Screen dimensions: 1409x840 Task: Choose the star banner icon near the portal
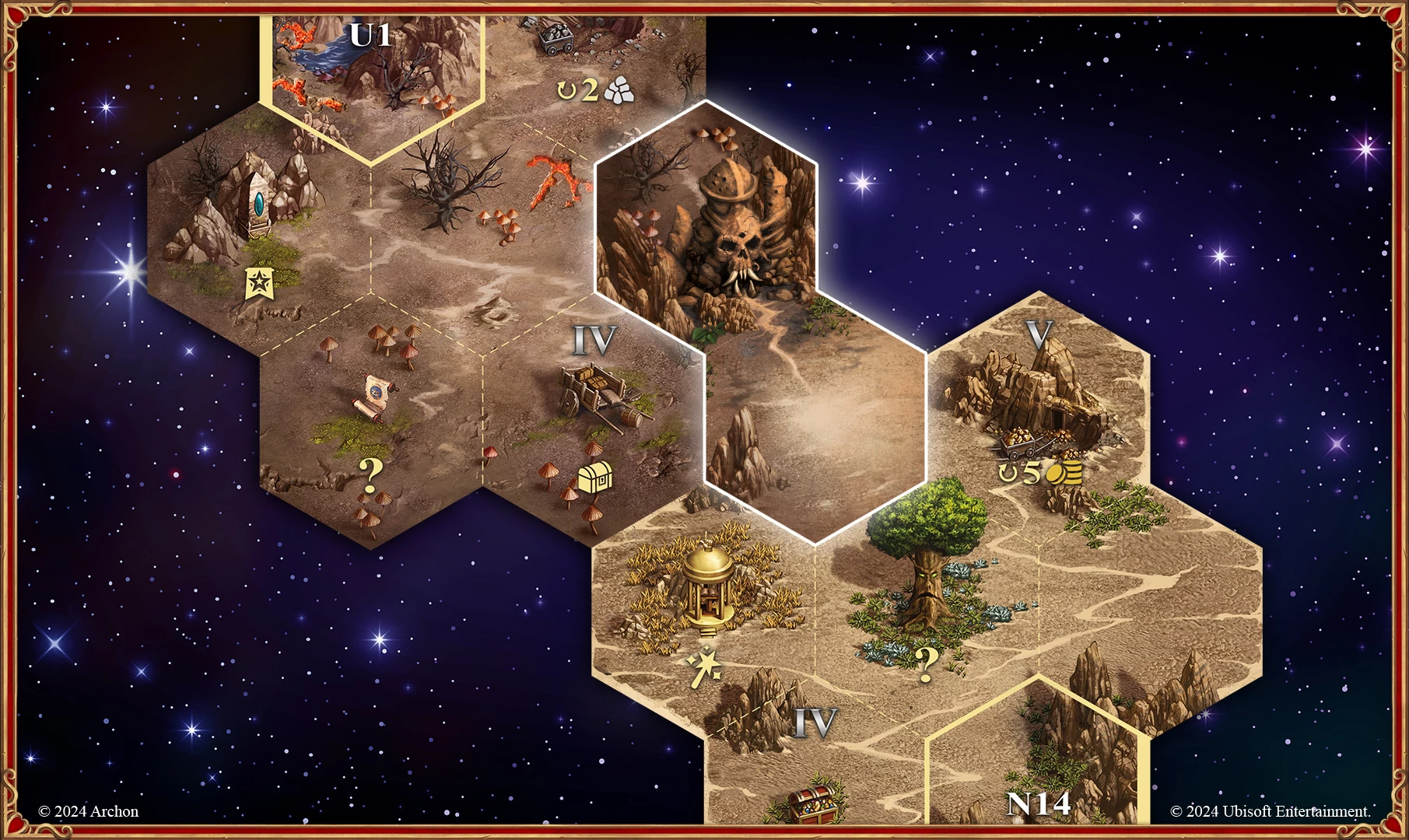[x=258, y=283]
